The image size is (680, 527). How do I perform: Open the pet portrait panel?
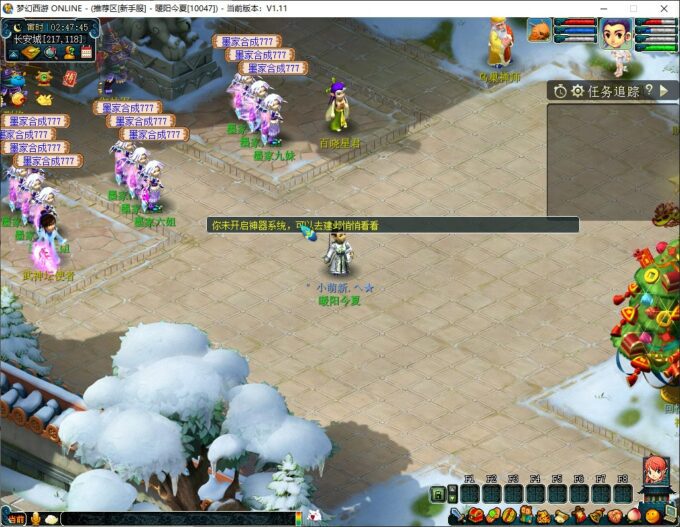coord(540,32)
